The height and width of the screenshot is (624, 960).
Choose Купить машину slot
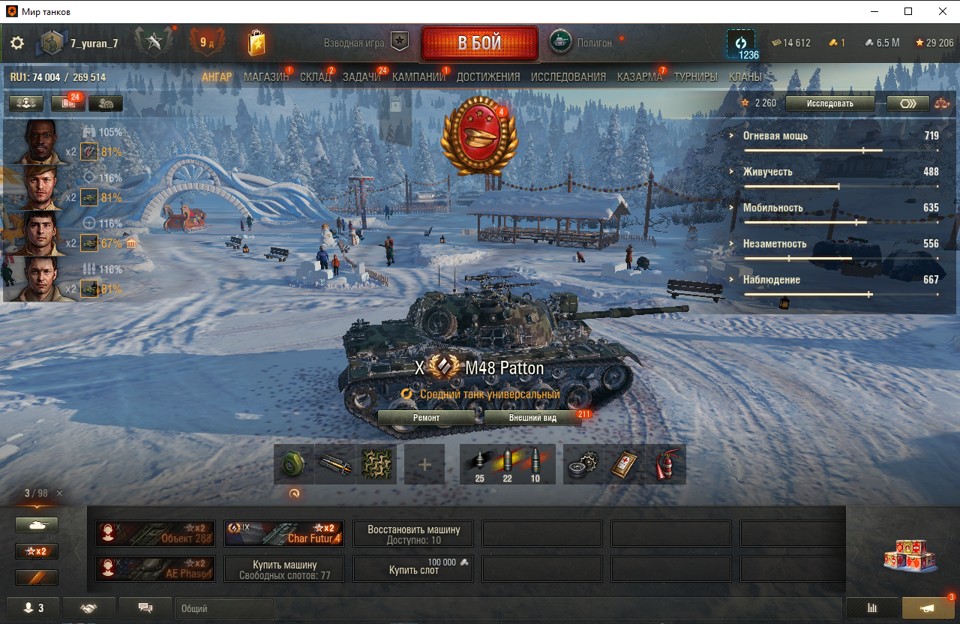click(x=284, y=569)
